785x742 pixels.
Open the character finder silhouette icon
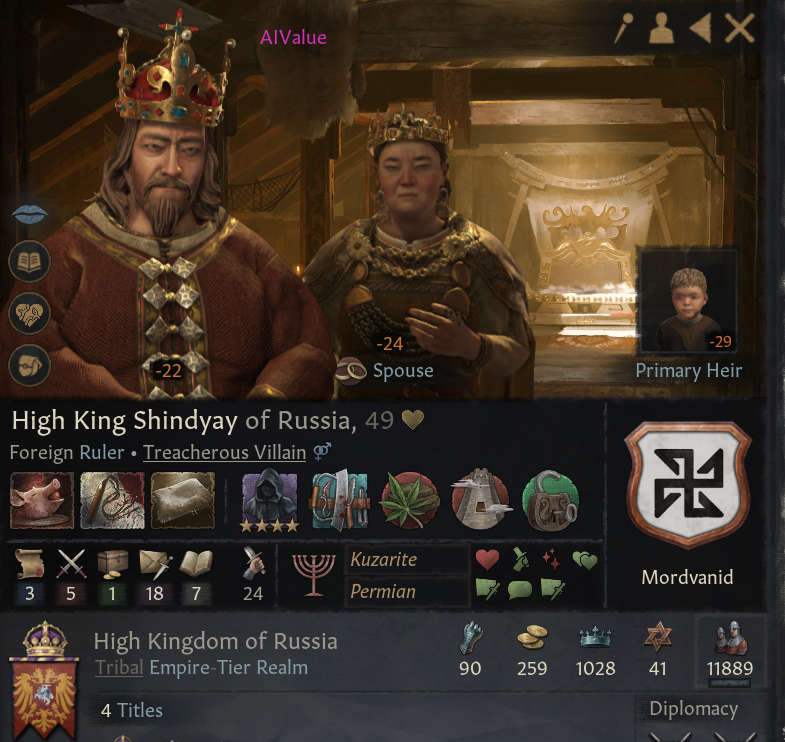661,29
